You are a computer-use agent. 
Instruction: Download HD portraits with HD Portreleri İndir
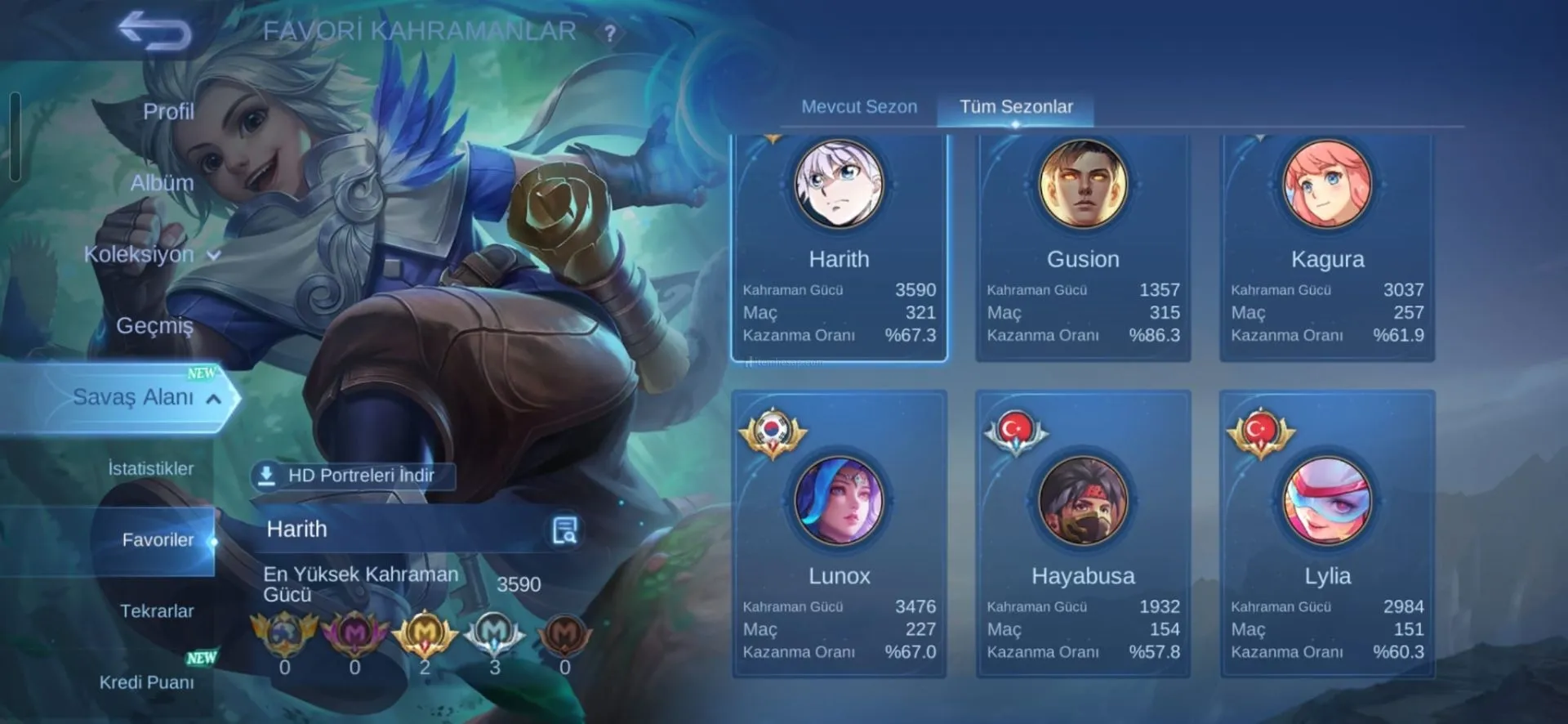tap(352, 476)
